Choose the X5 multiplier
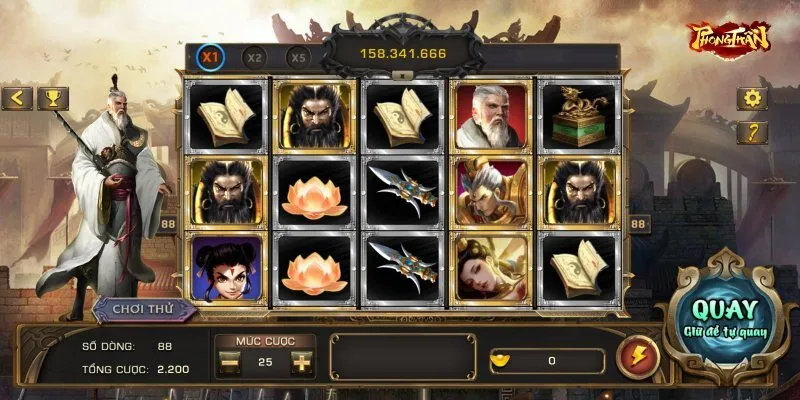 pos(298,57)
